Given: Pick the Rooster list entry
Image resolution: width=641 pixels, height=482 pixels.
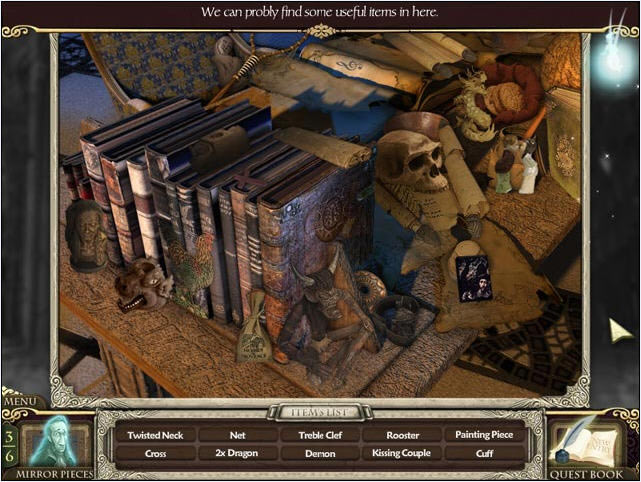Looking at the screenshot, I should click(402, 435).
